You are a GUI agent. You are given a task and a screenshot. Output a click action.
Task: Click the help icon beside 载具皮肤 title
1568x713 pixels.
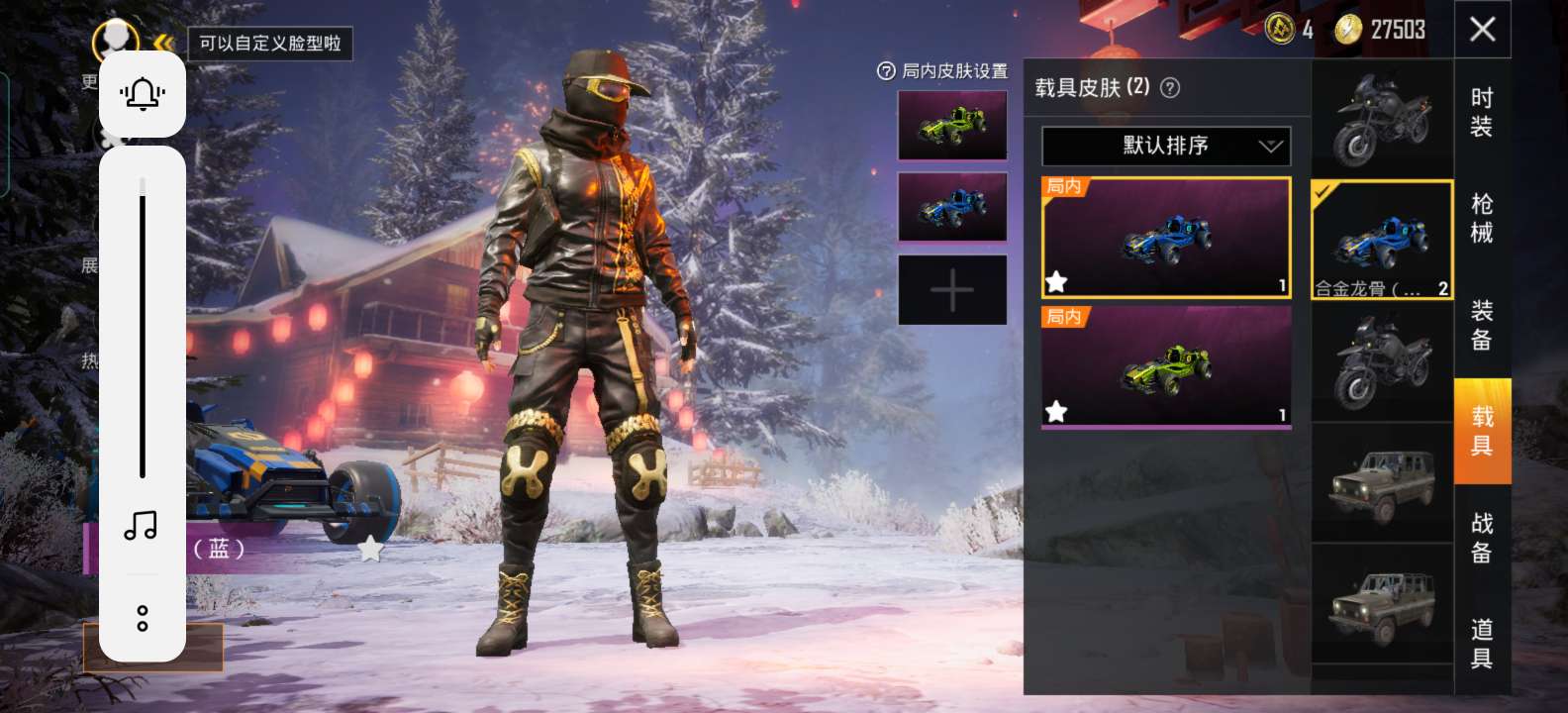(1172, 88)
